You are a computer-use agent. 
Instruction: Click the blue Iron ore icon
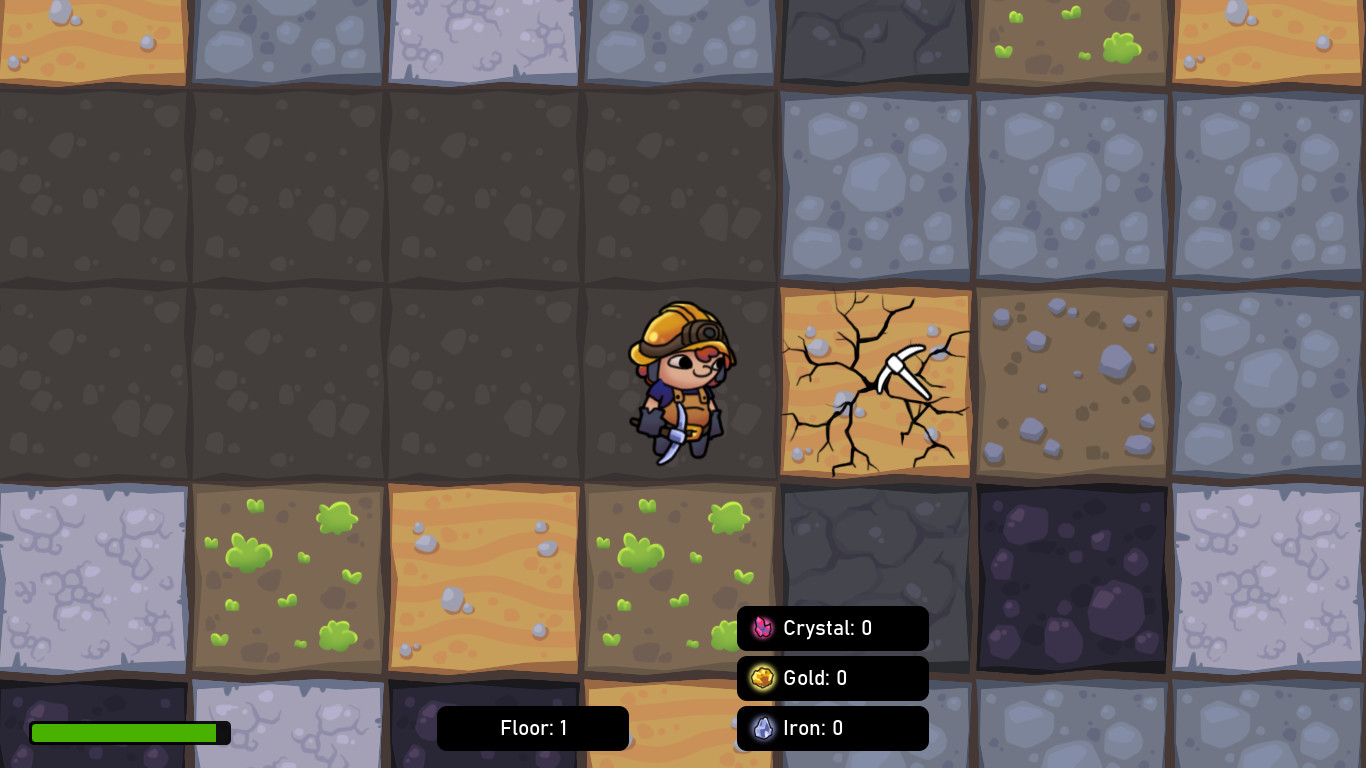click(x=763, y=728)
